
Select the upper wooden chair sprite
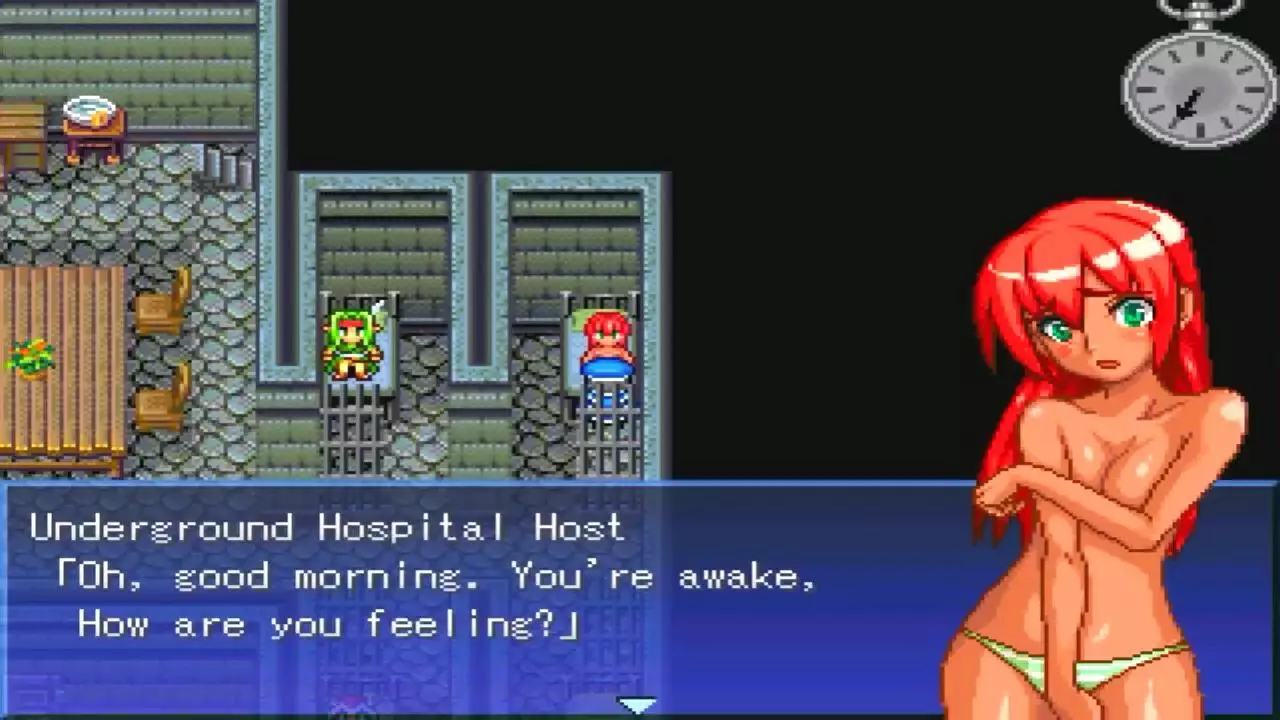point(160,310)
